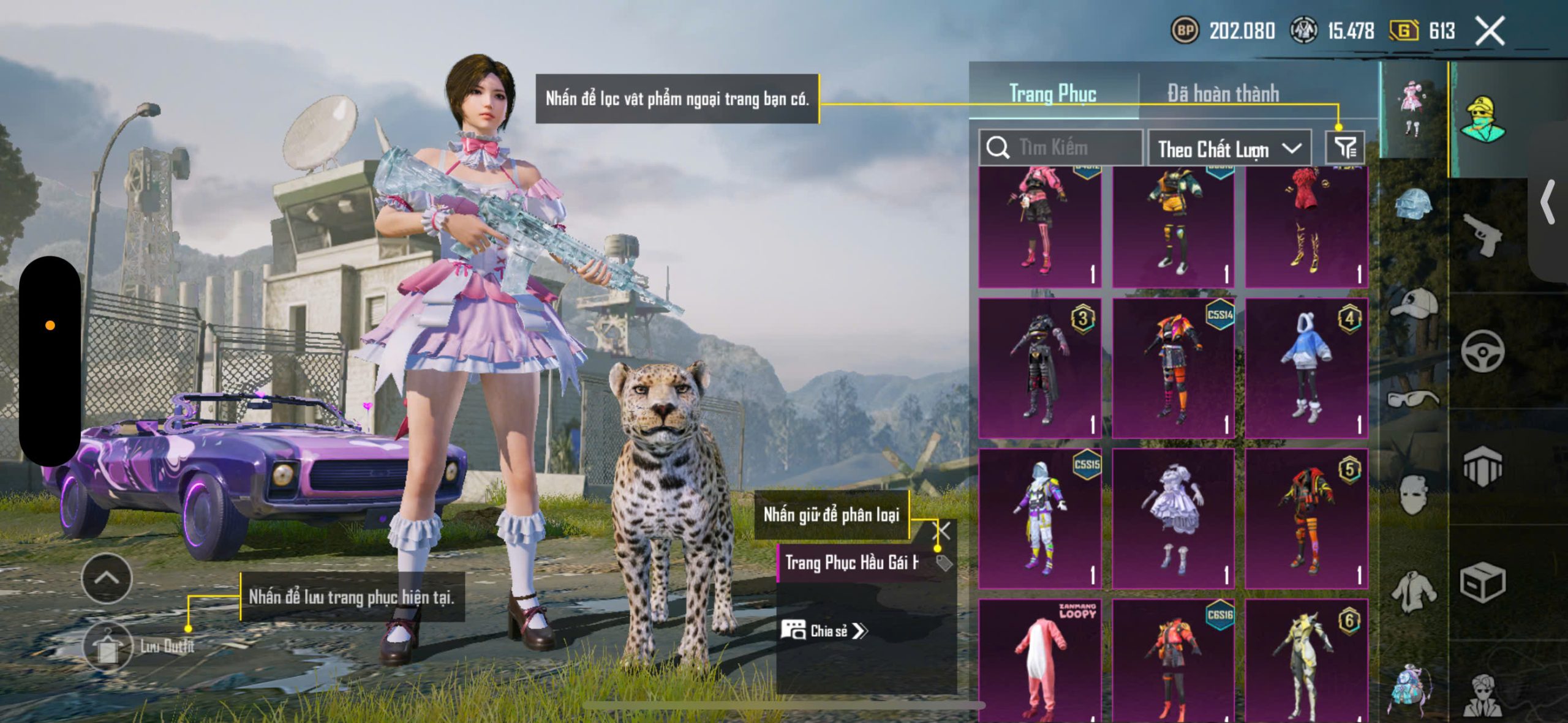Select the white maid dress outfit
The width and height of the screenshot is (1568, 723).
tap(1172, 518)
